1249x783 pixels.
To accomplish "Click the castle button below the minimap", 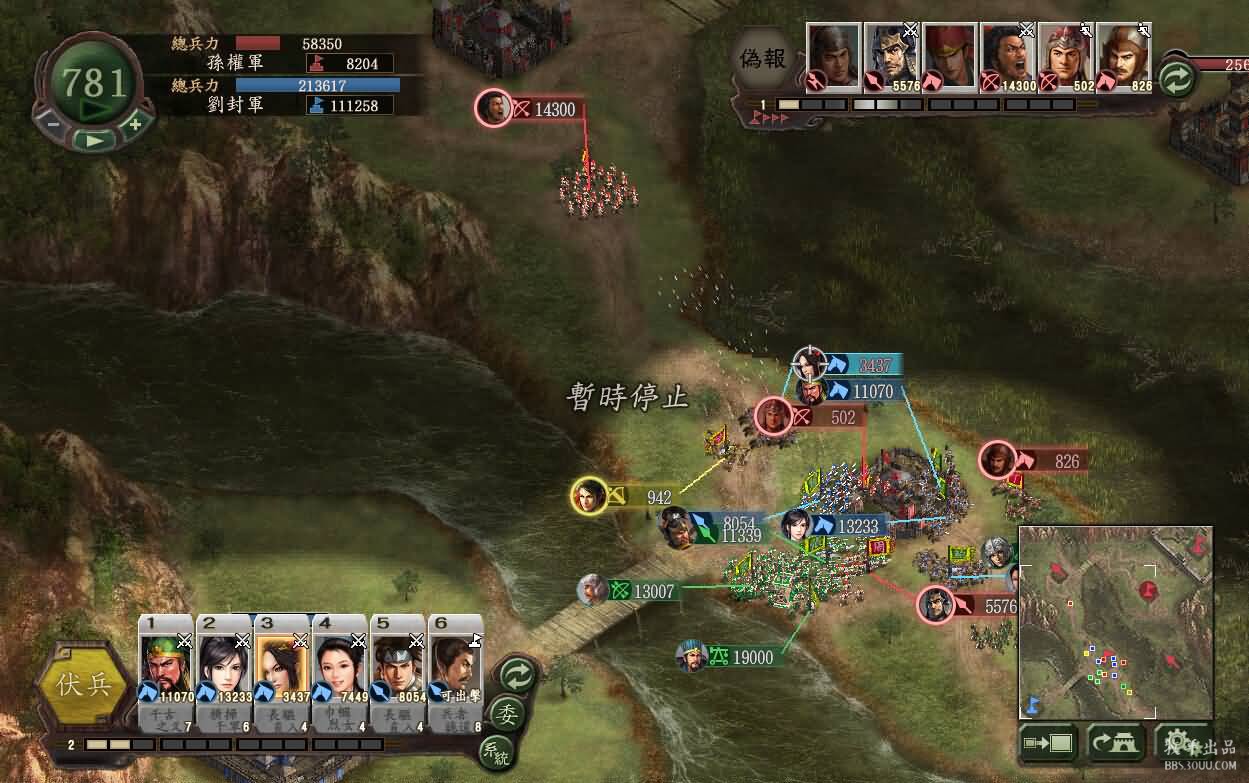I will [1115, 743].
